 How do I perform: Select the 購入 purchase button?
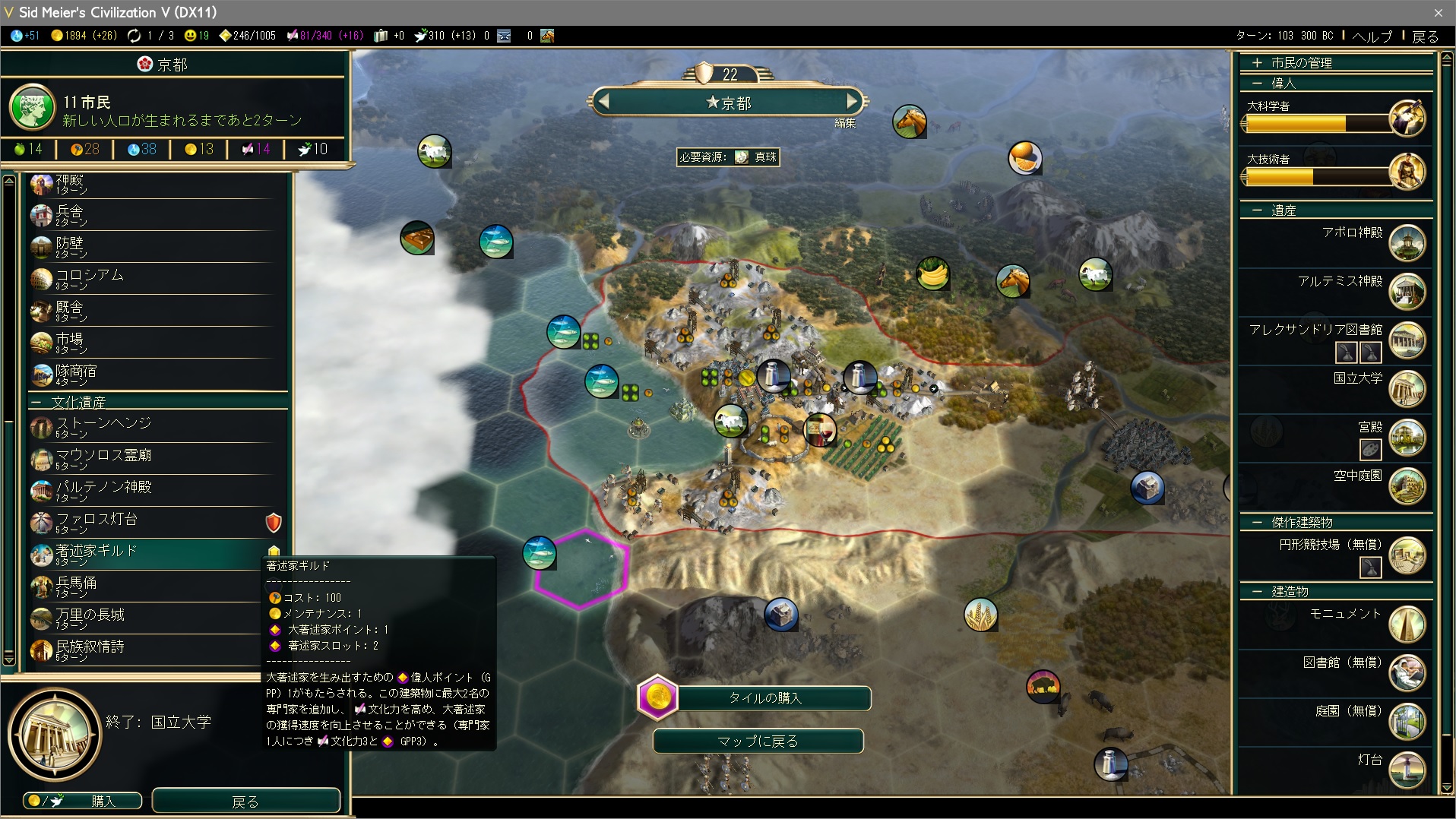(x=83, y=801)
